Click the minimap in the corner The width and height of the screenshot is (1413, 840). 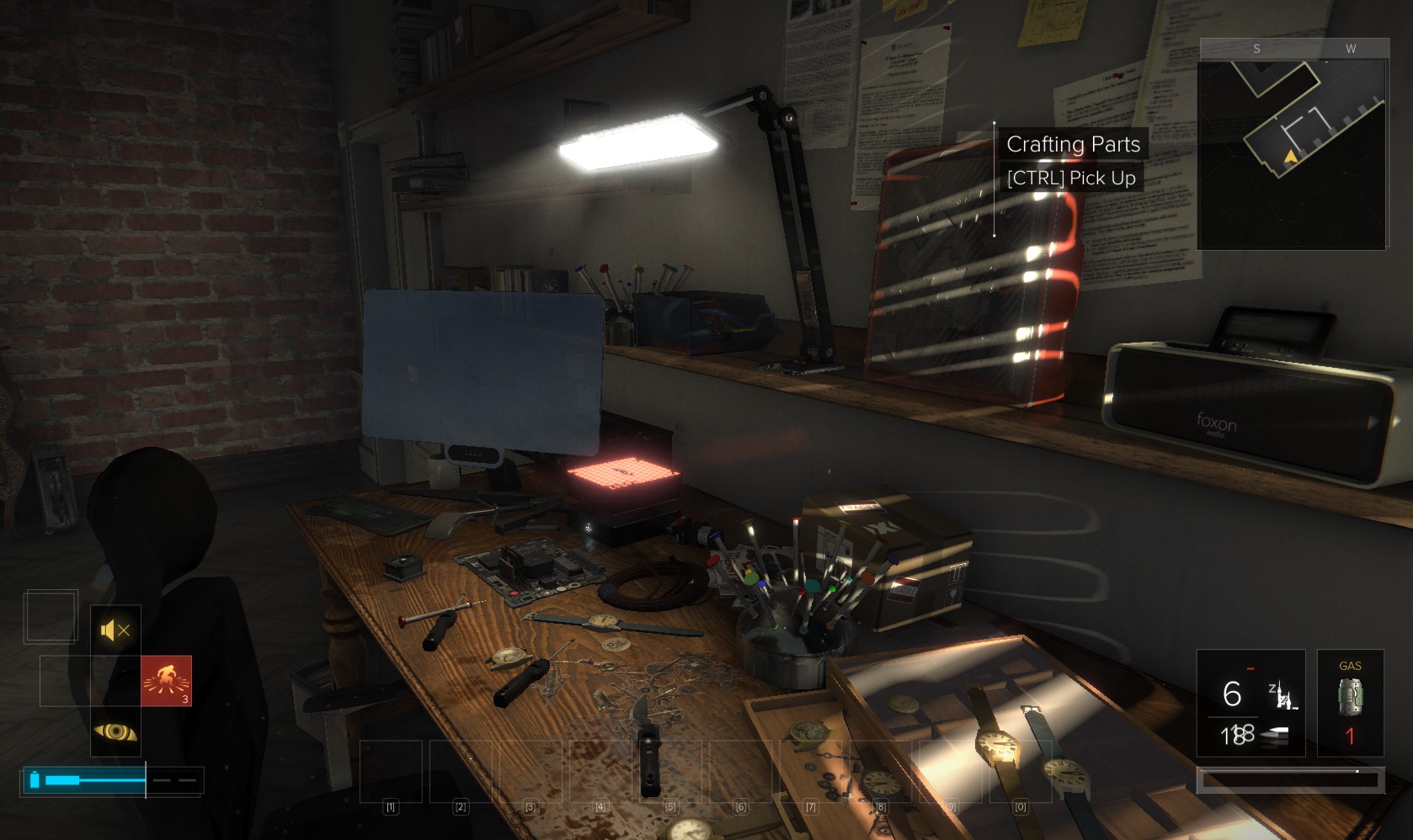tap(1292, 154)
